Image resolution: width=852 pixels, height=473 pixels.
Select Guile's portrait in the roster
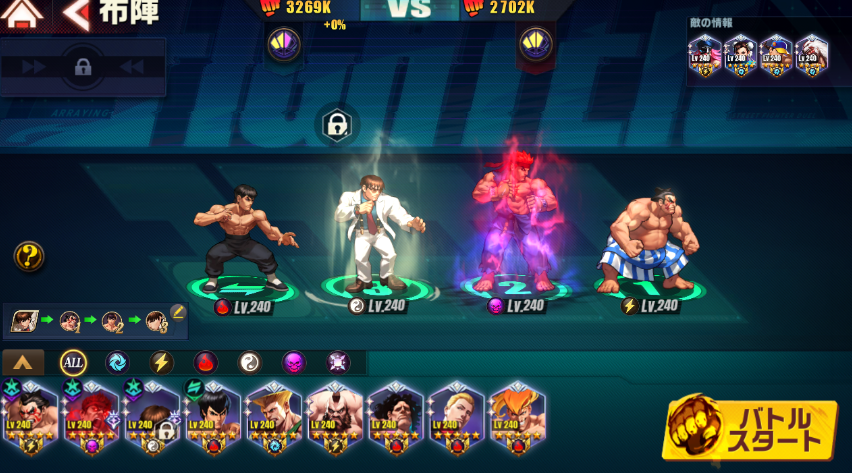pos(273,412)
